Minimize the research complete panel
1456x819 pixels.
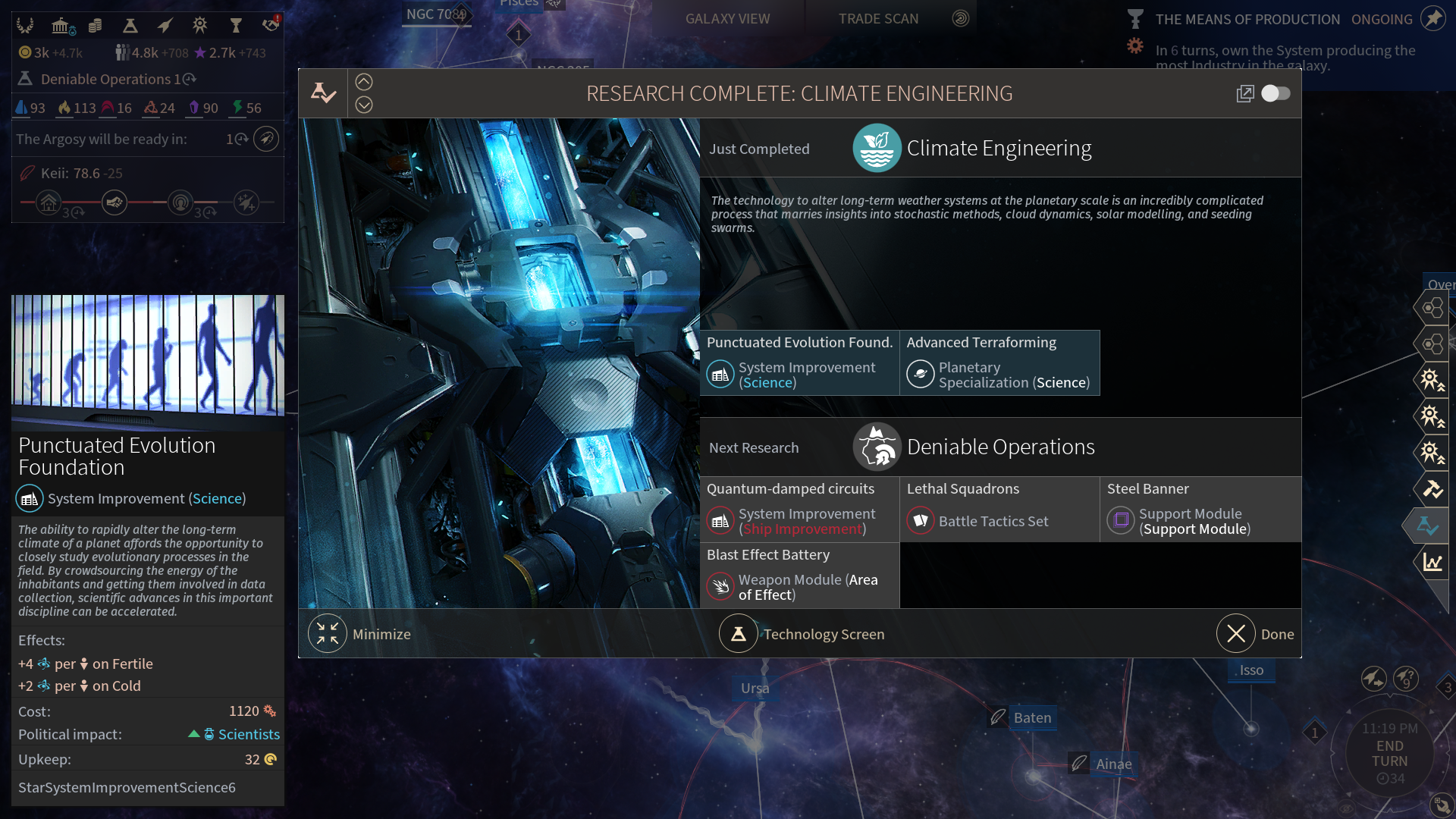click(x=328, y=634)
